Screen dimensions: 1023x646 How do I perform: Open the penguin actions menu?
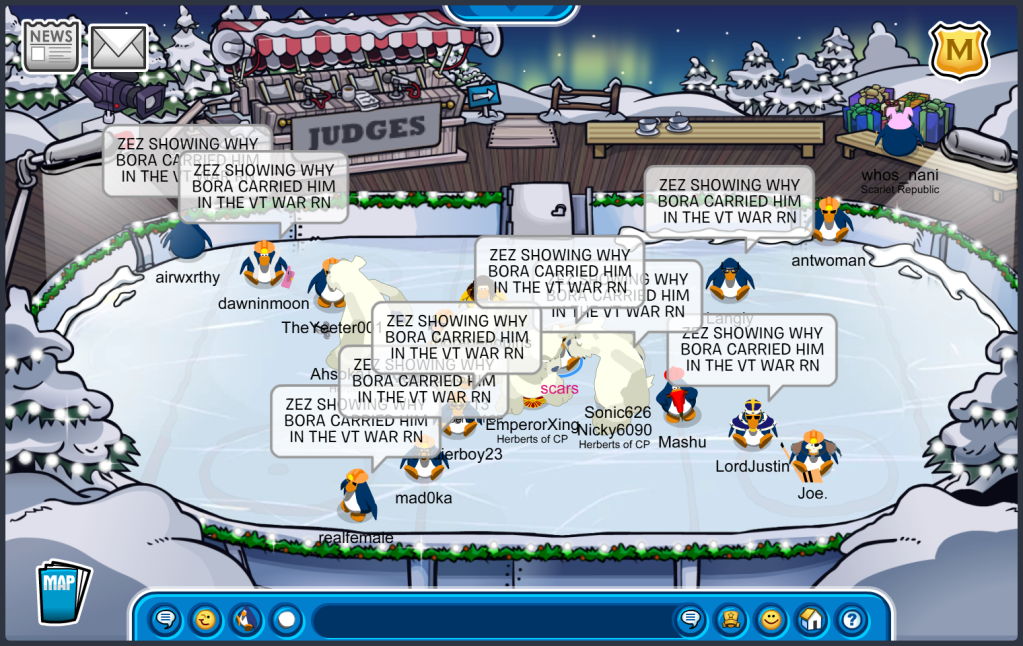tap(246, 620)
